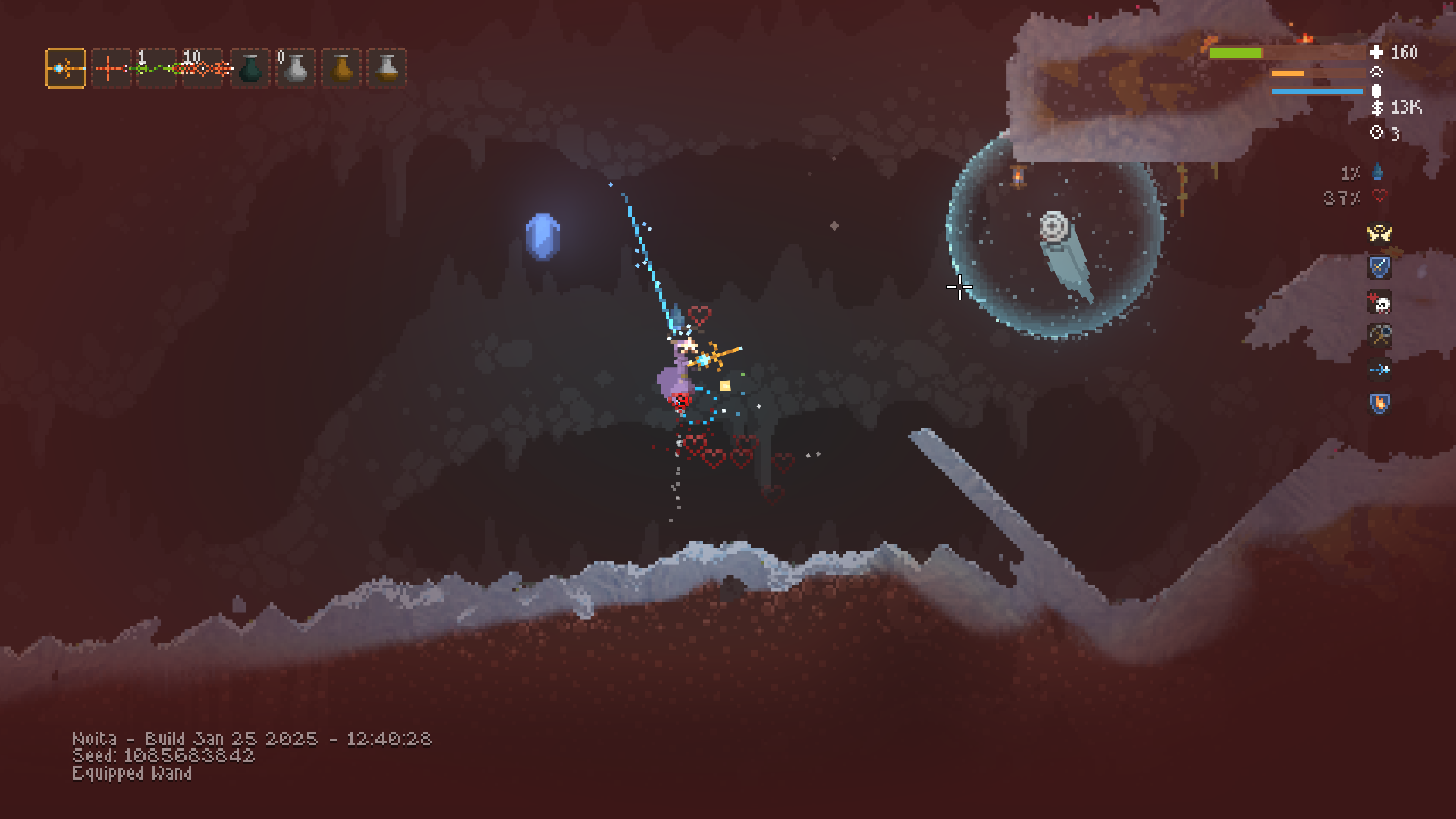
Task: Show the flame shield perk details
Action: pos(1379,403)
